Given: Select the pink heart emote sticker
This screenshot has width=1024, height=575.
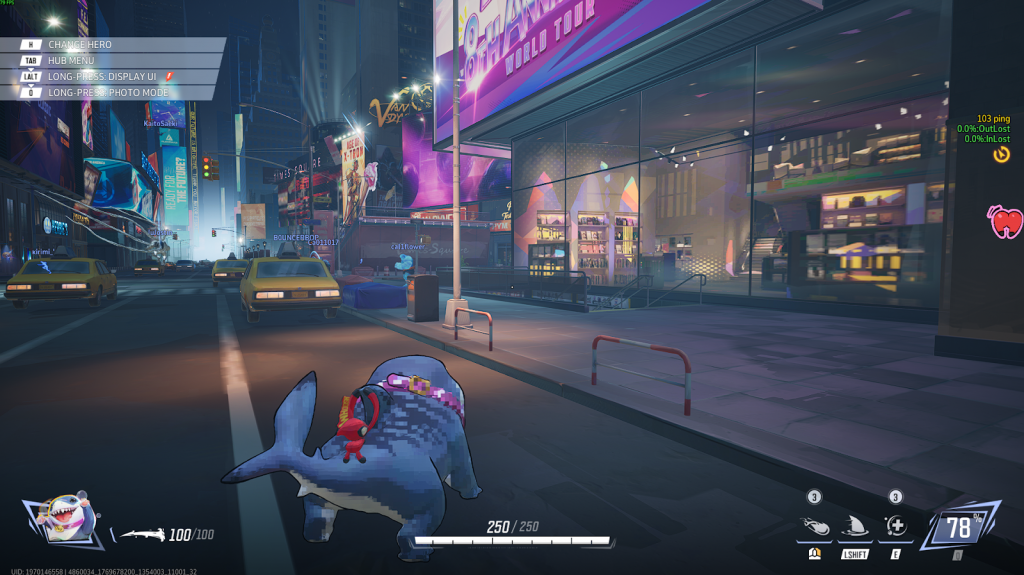Looking at the screenshot, I should point(1005,221).
